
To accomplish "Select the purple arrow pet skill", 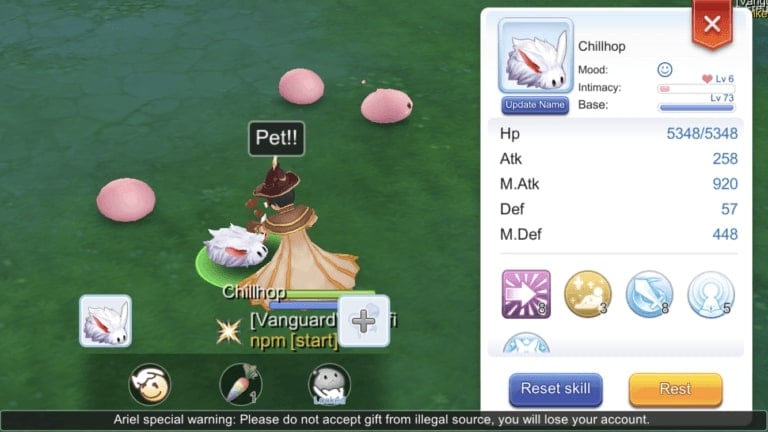I will (x=527, y=294).
